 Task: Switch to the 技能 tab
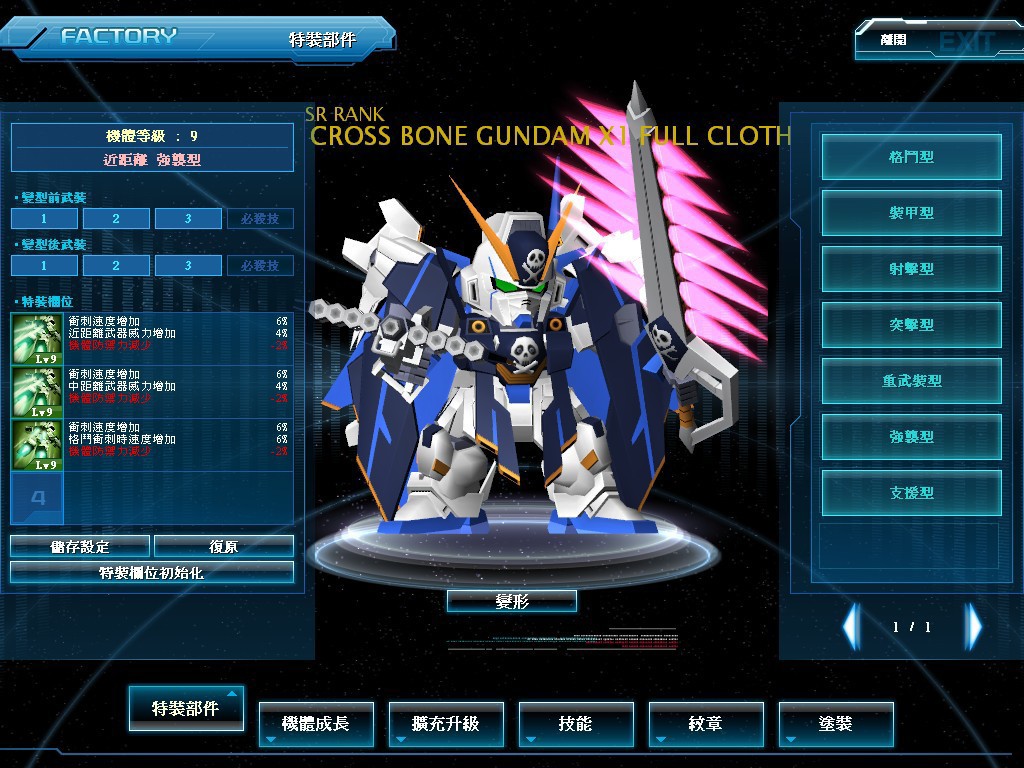pos(576,723)
